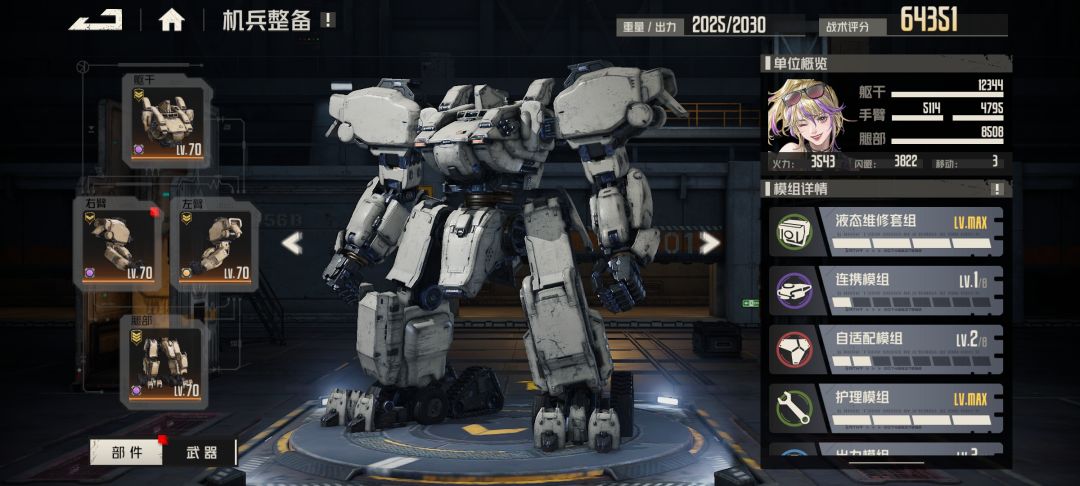The height and width of the screenshot is (486, 1080).
Task: Pick the 腿部 legs part slot
Action: [x=164, y=364]
